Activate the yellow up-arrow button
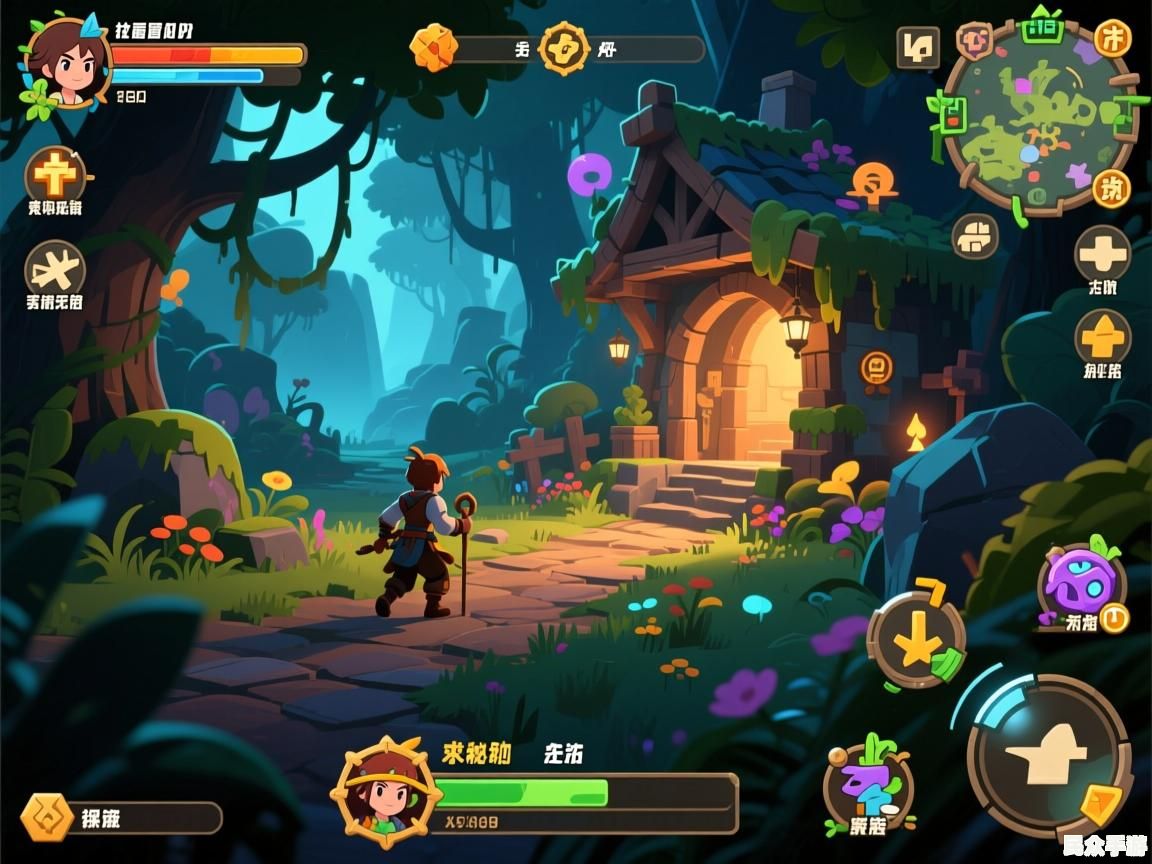The image size is (1152, 864). pos(1102,337)
